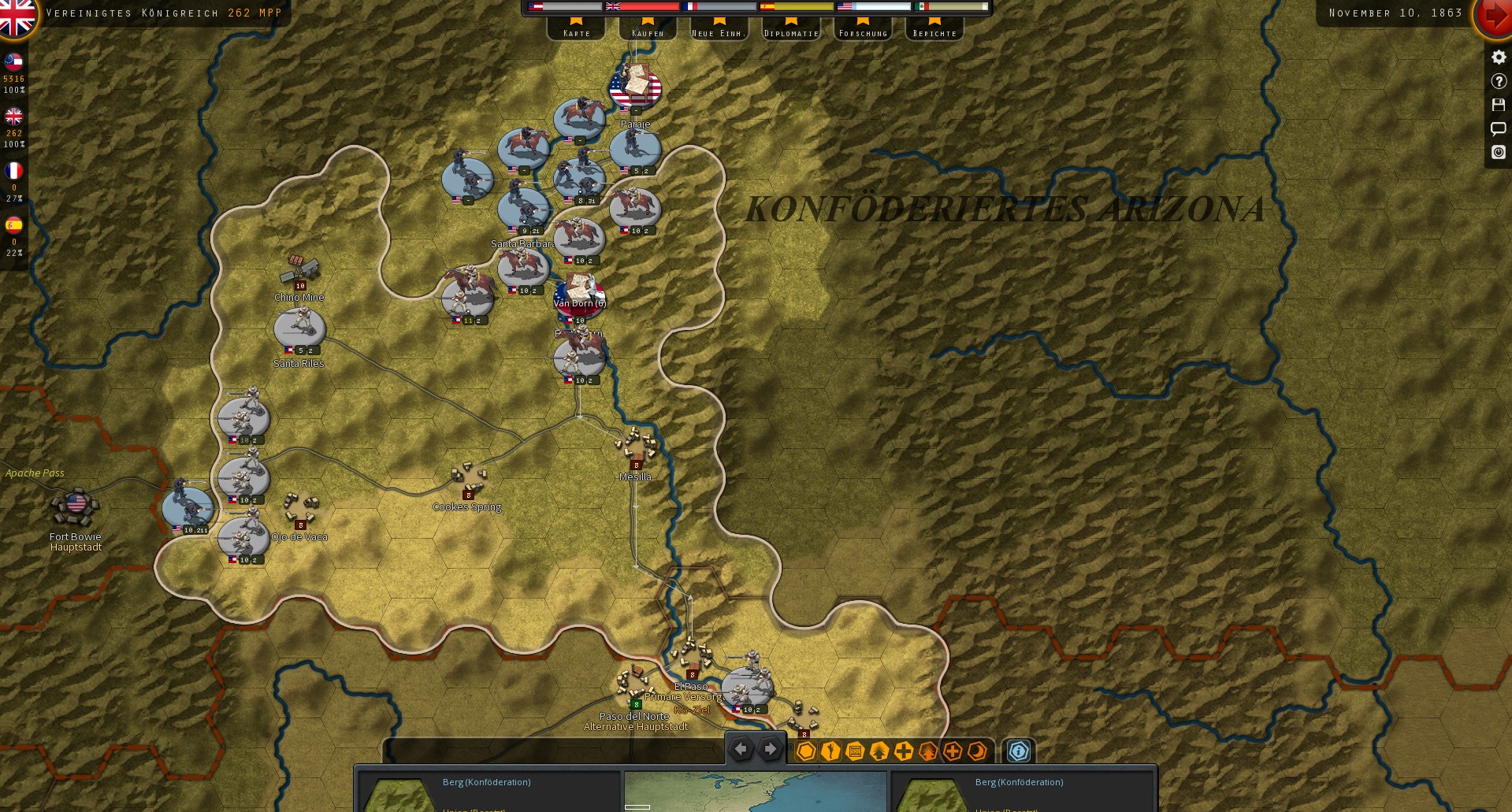Open the Diplomatie menu
The width and height of the screenshot is (1512, 812).
[x=790, y=32]
